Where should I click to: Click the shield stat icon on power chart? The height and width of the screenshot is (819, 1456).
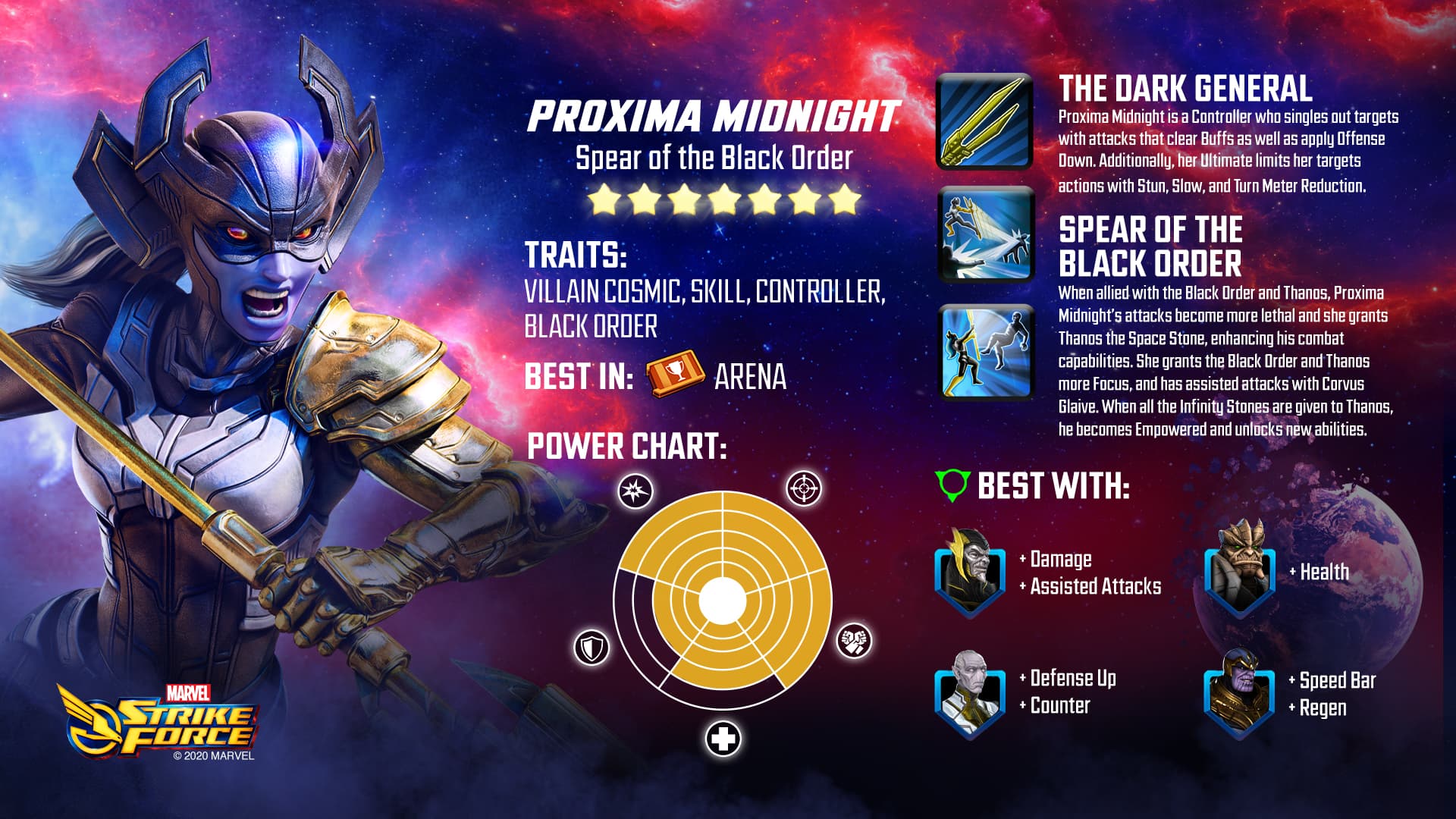tap(591, 648)
